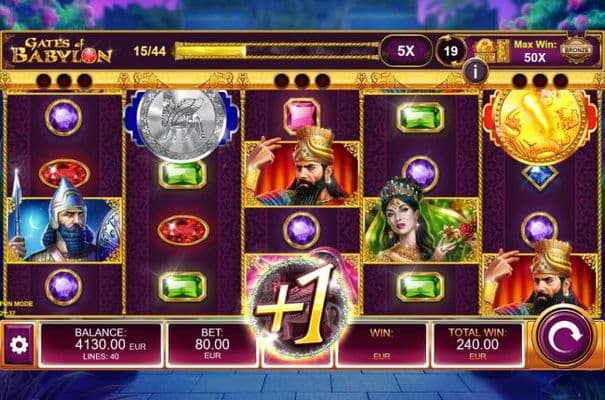
Task: Open the info 'i' paytable button
Action: pyautogui.click(x=475, y=71)
